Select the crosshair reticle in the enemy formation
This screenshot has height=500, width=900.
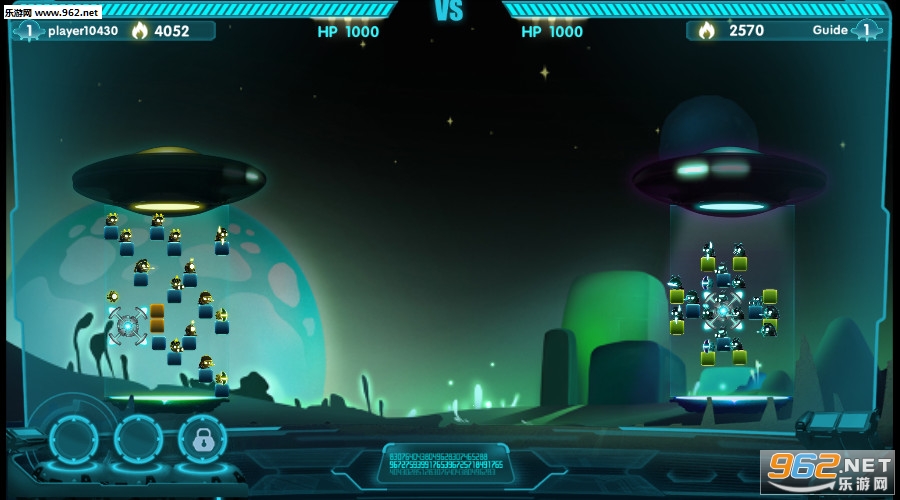(723, 311)
